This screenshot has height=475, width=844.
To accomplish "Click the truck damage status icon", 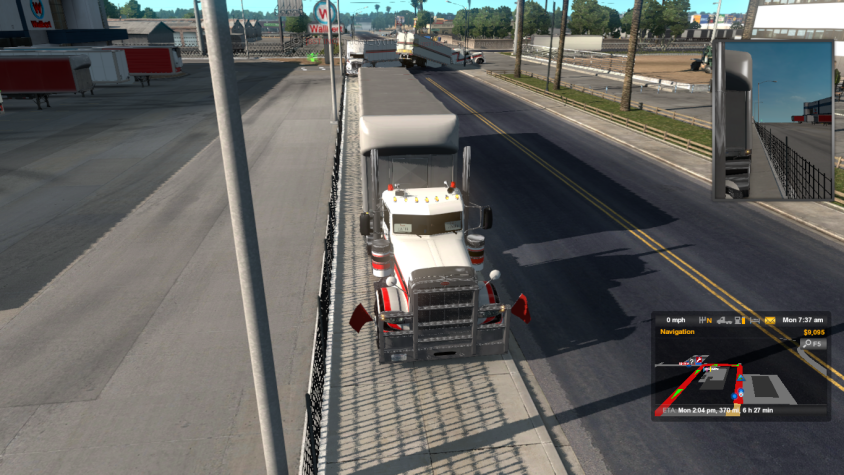I will click(x=723, y=320).
